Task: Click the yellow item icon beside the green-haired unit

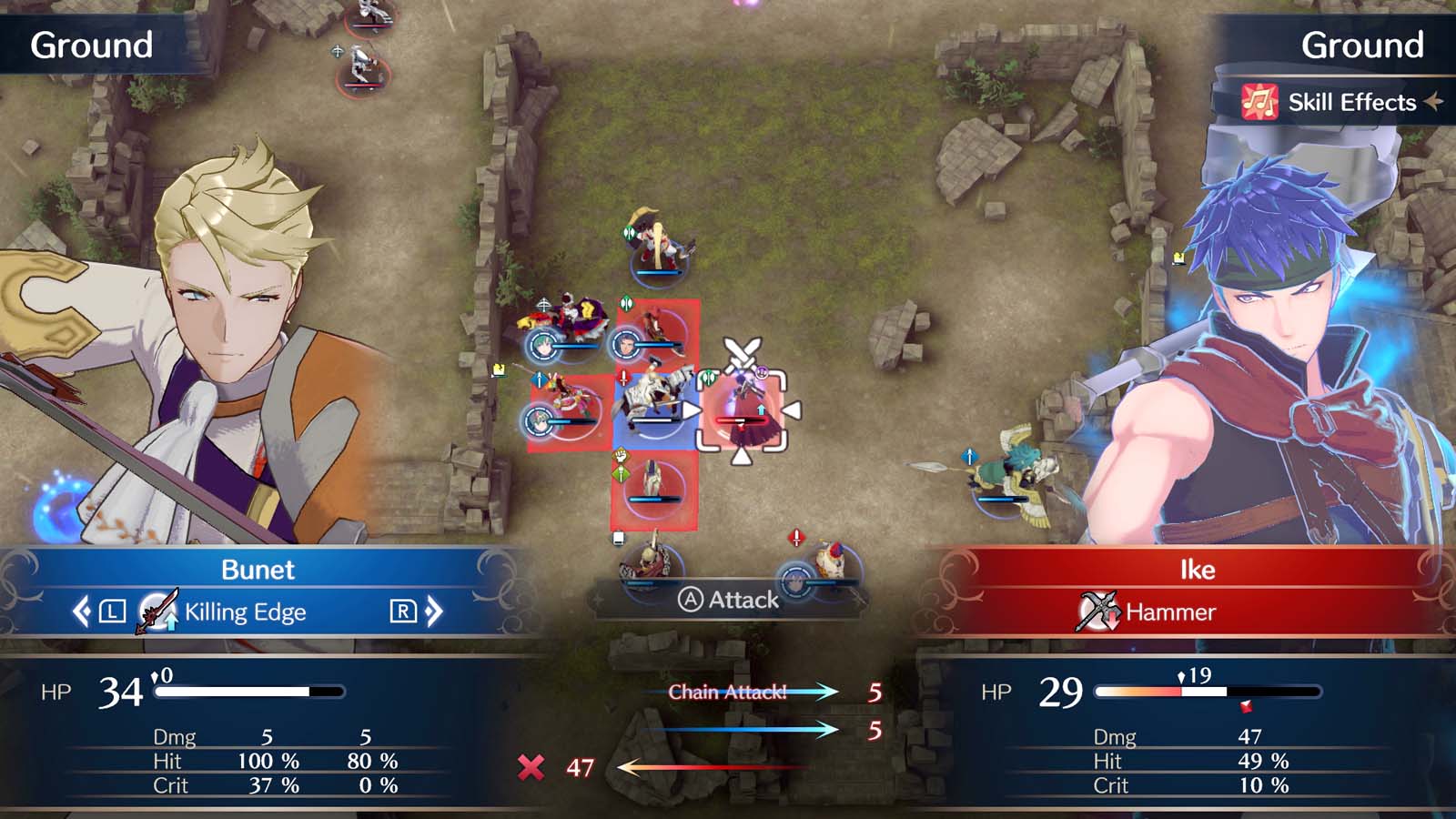Action: [x=497, y=369]
